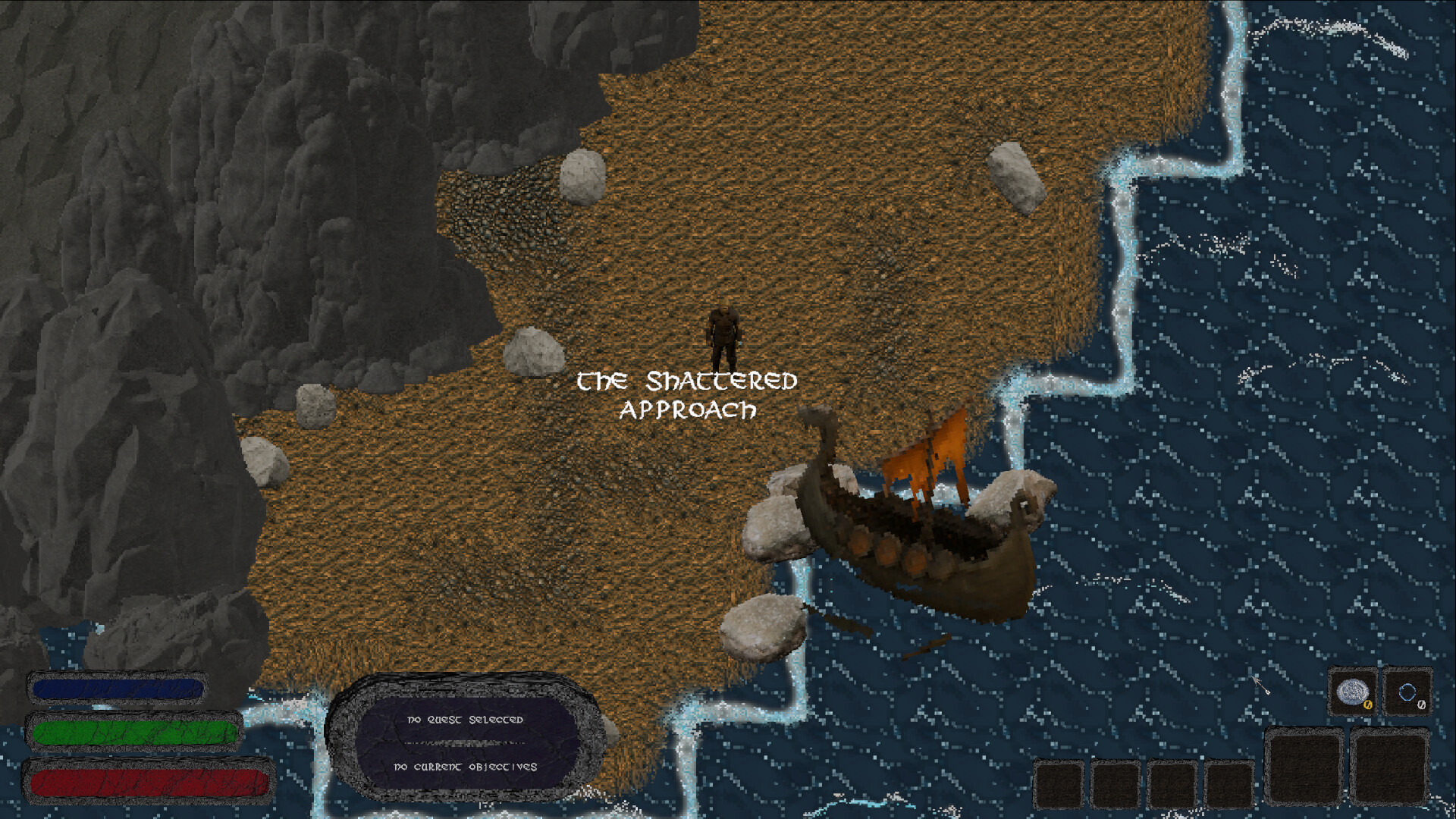Viewport: 1456px width, 819px height.
Task: Click the gold coin currency icon
Action: pyautogui.click(x=1352, y=692)
